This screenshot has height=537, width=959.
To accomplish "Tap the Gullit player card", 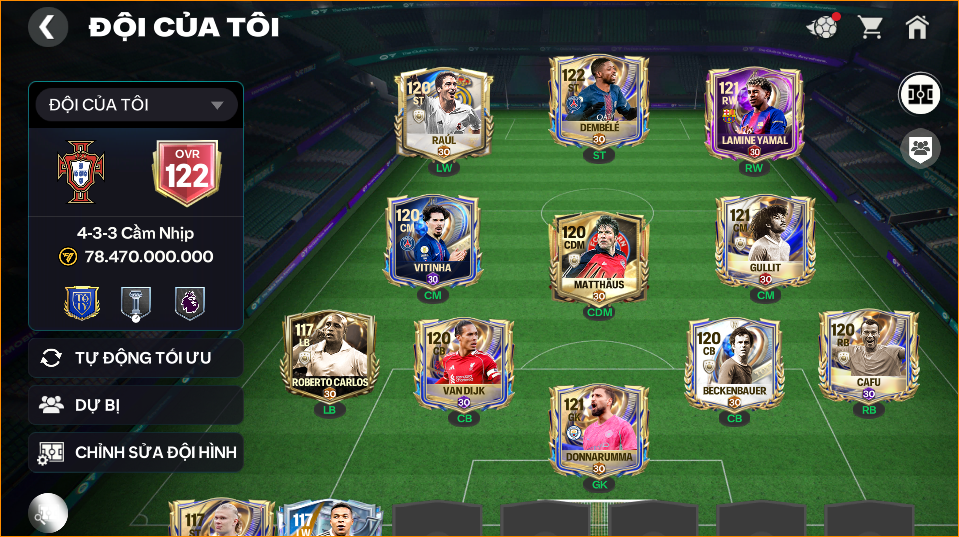I will point(765,240).
